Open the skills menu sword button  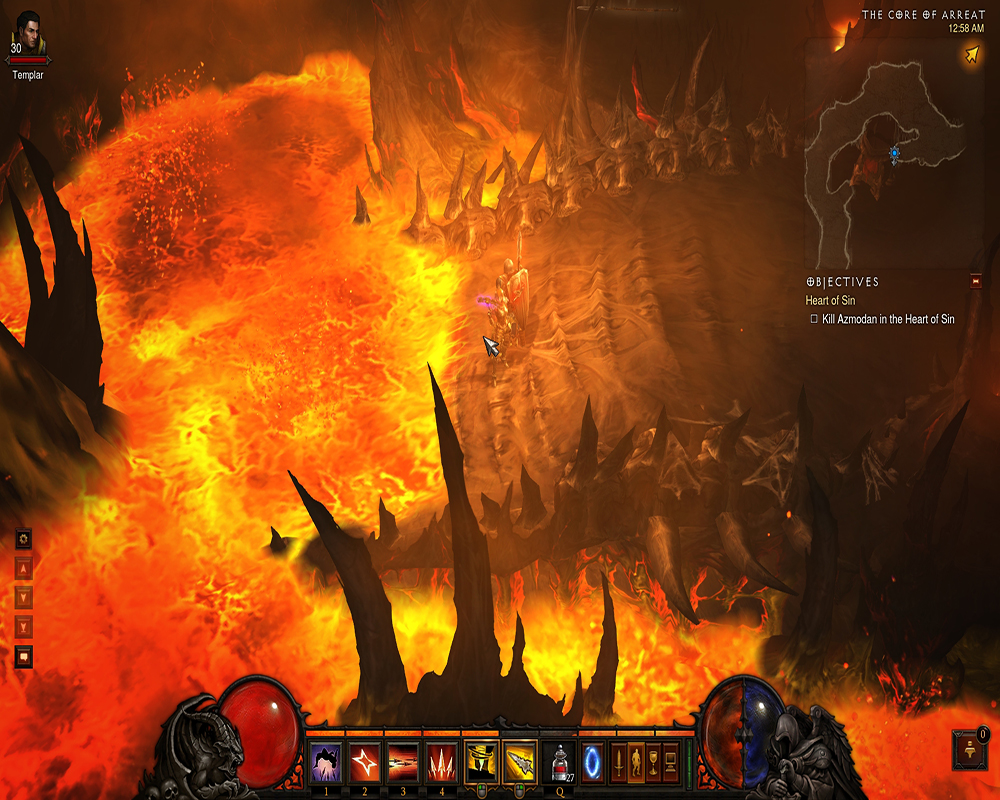coord(619,761)
